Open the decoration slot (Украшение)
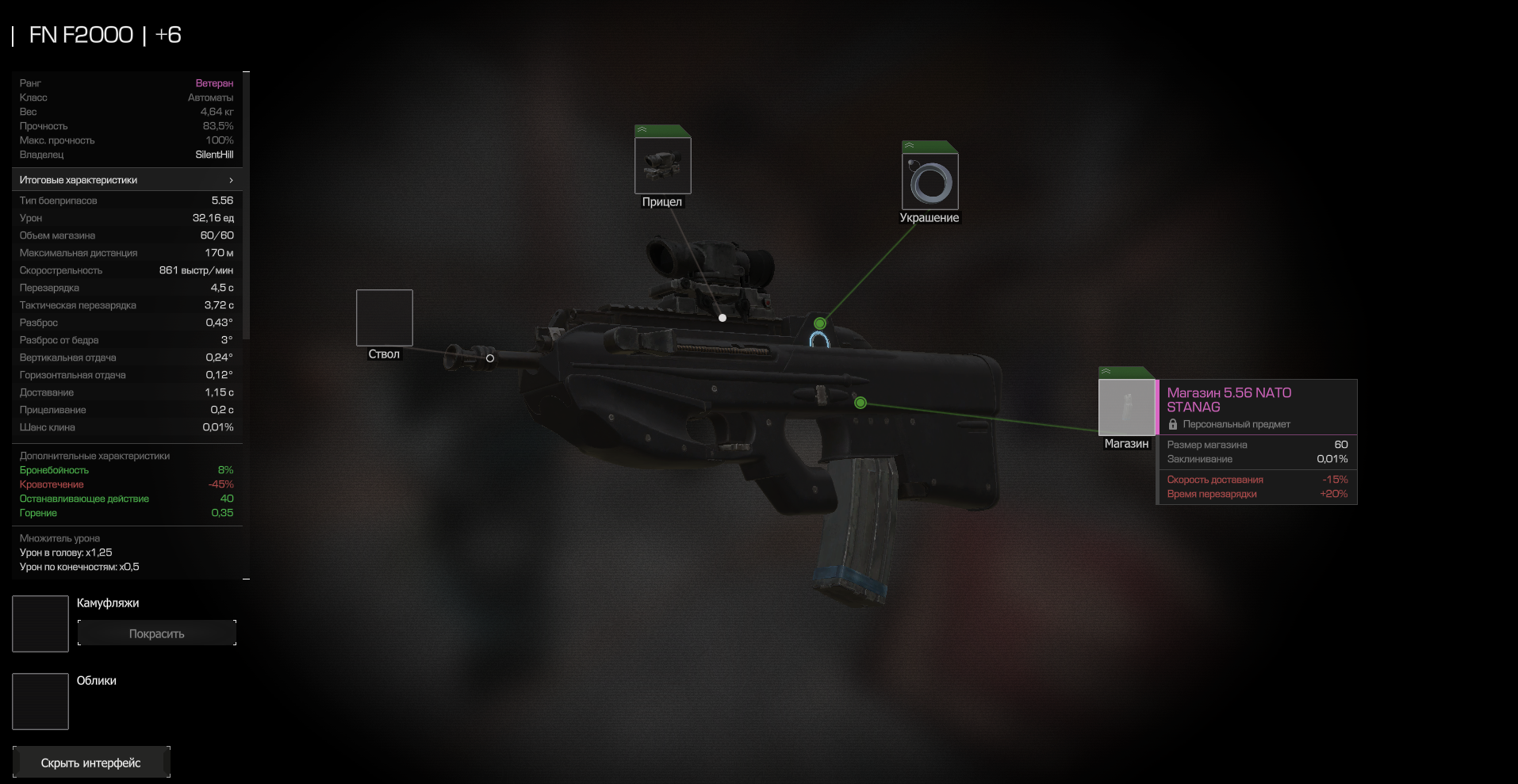Image resolution: width=1518 pixels, height=784 pixels. click(930, 182)
